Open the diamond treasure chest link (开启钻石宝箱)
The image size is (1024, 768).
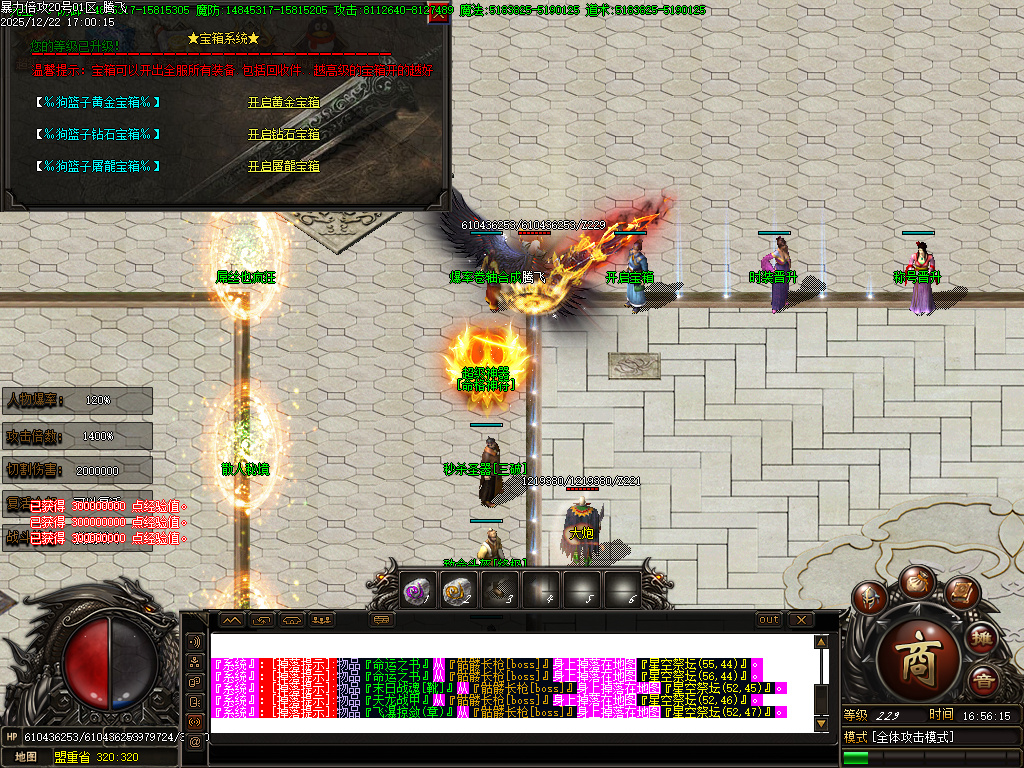pos(284,134)
